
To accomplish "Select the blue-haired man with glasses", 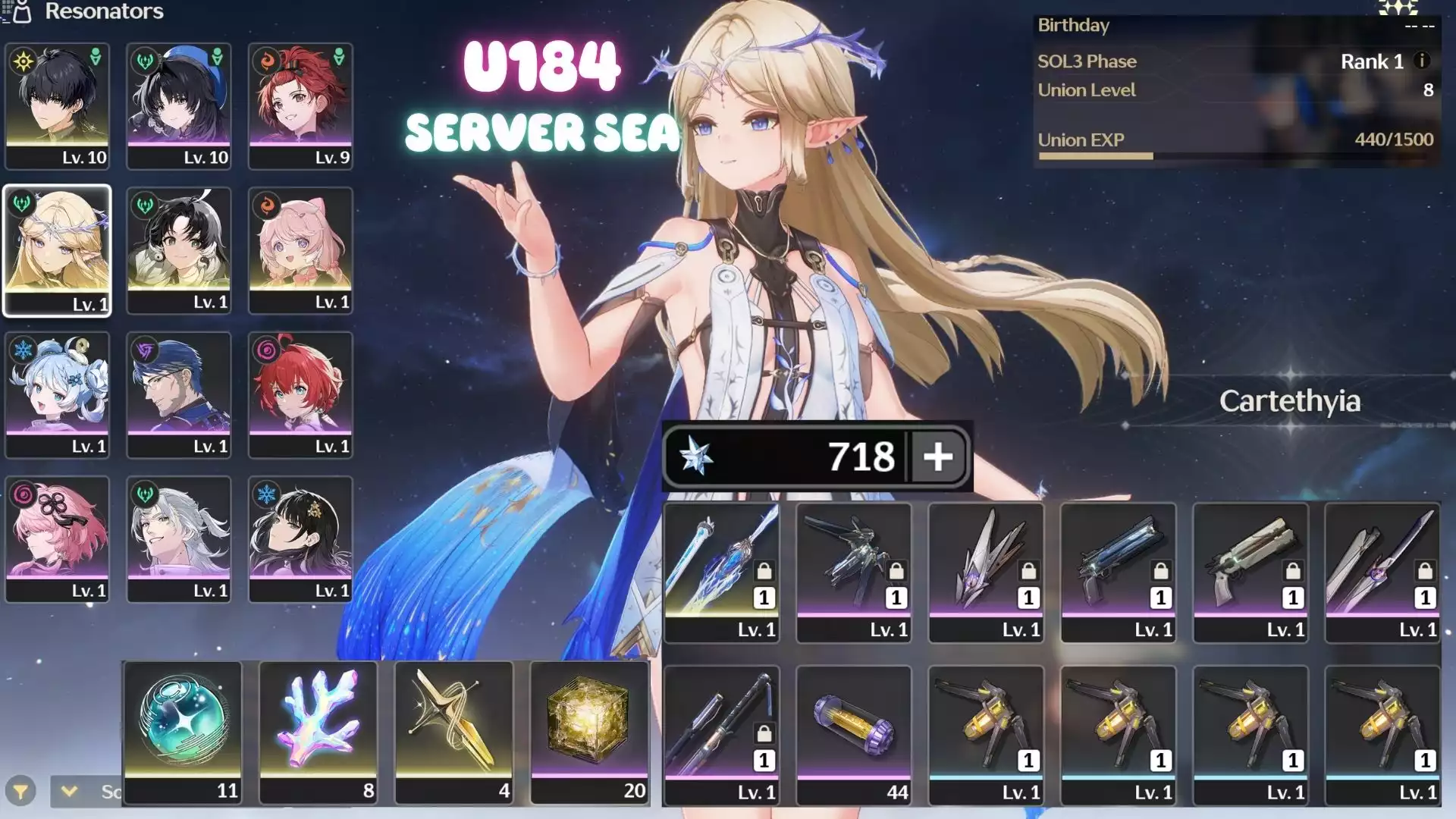I will click(x=179, y=394).
